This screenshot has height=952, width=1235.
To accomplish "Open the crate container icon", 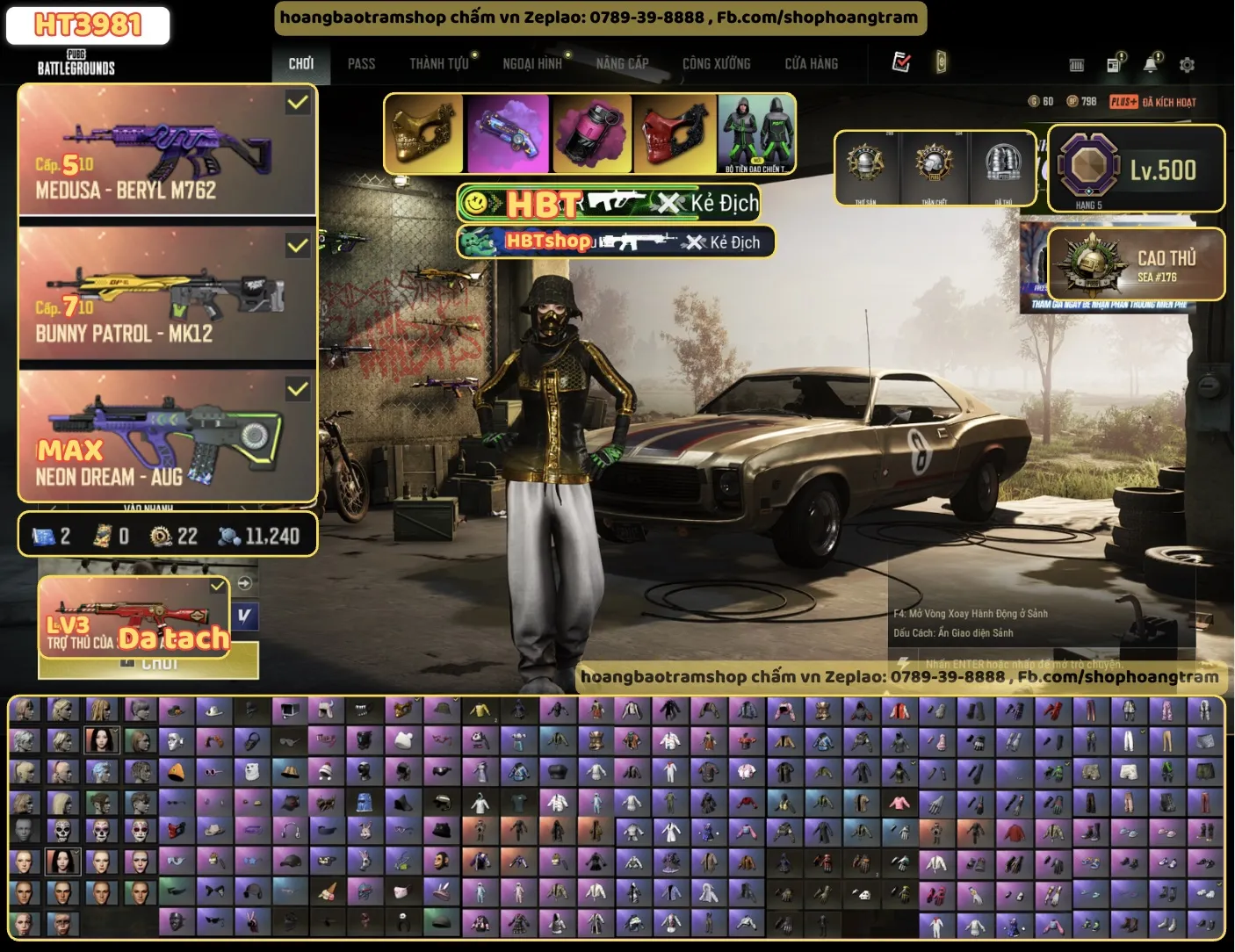I will (1076, 65).
